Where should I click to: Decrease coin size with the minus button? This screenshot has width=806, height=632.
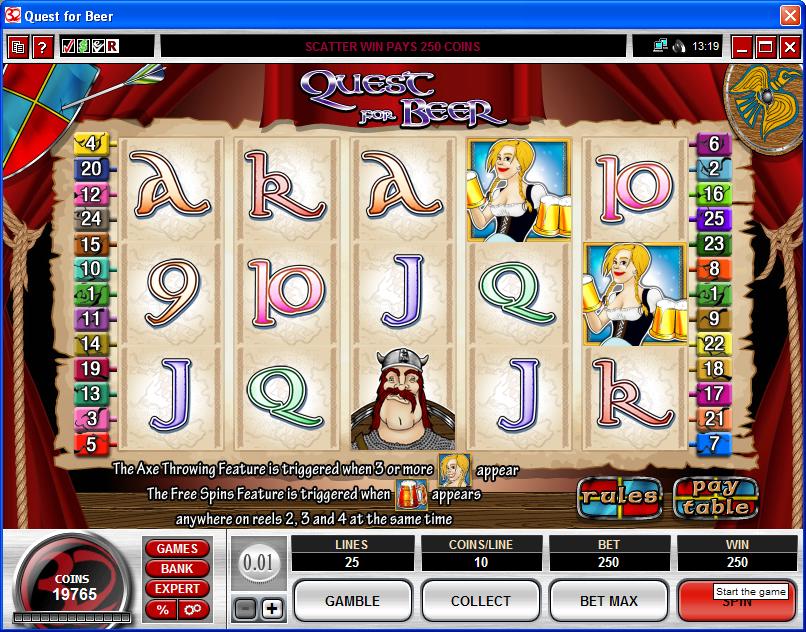tap(245, 608)
